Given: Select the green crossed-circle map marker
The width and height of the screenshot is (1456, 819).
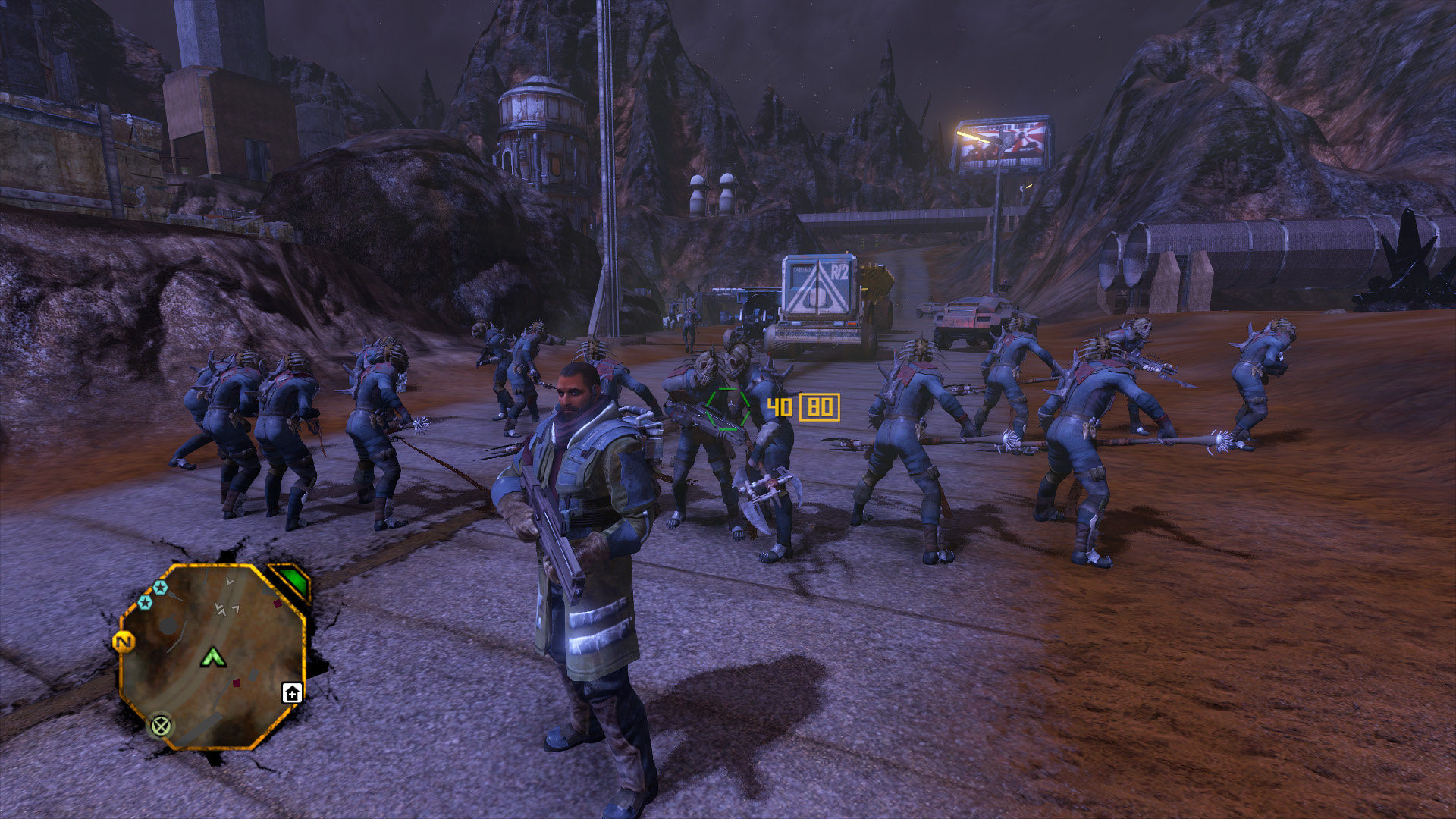Looking at the screenshot, I should (x=161, y=726).
